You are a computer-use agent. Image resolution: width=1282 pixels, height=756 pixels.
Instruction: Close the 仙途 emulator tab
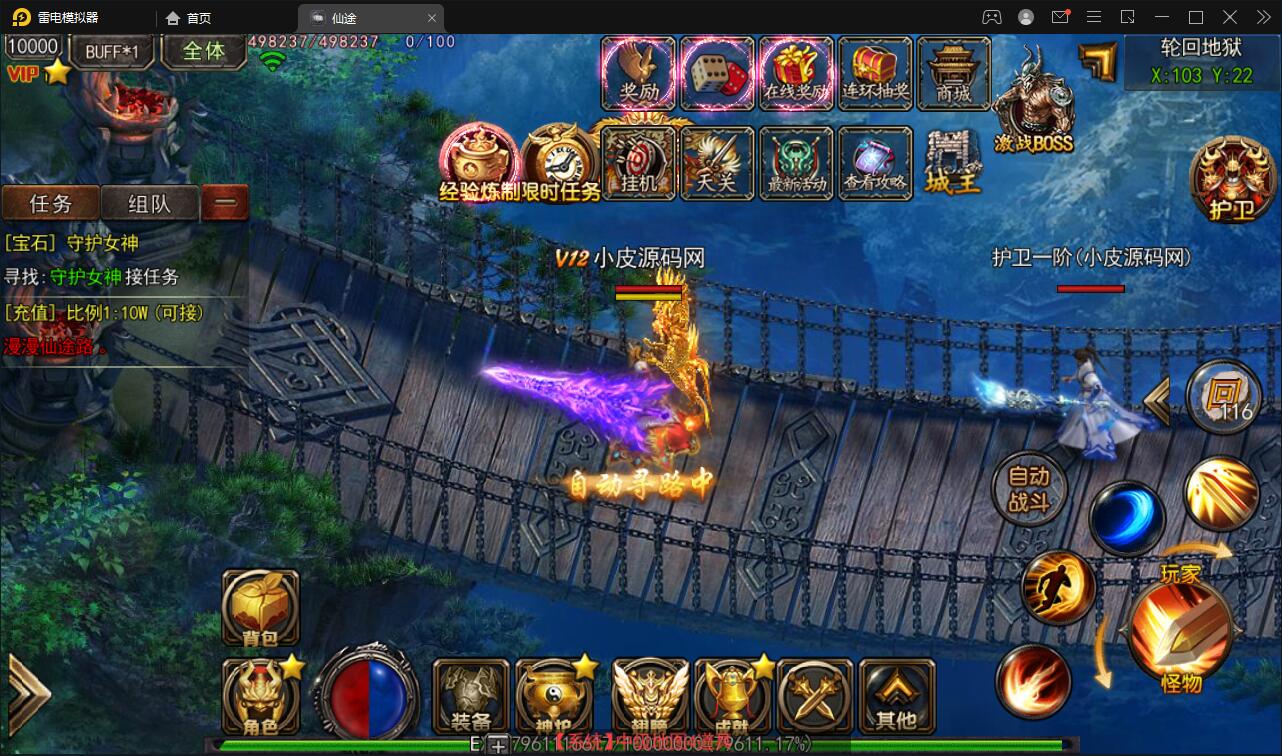(432, 18)
